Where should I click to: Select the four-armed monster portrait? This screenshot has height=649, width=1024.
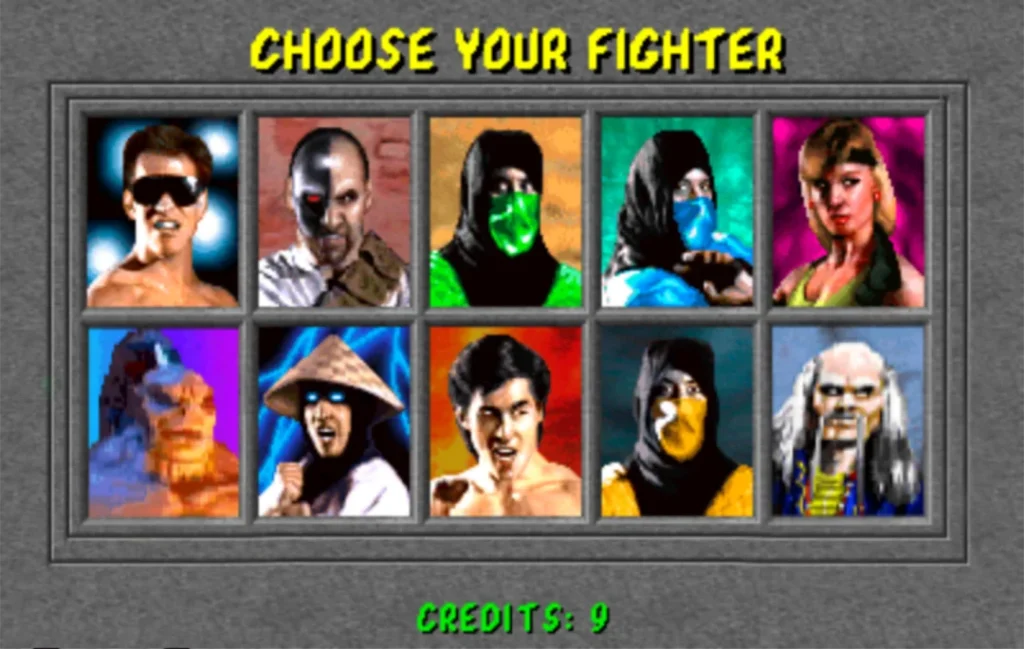(162, 422)
